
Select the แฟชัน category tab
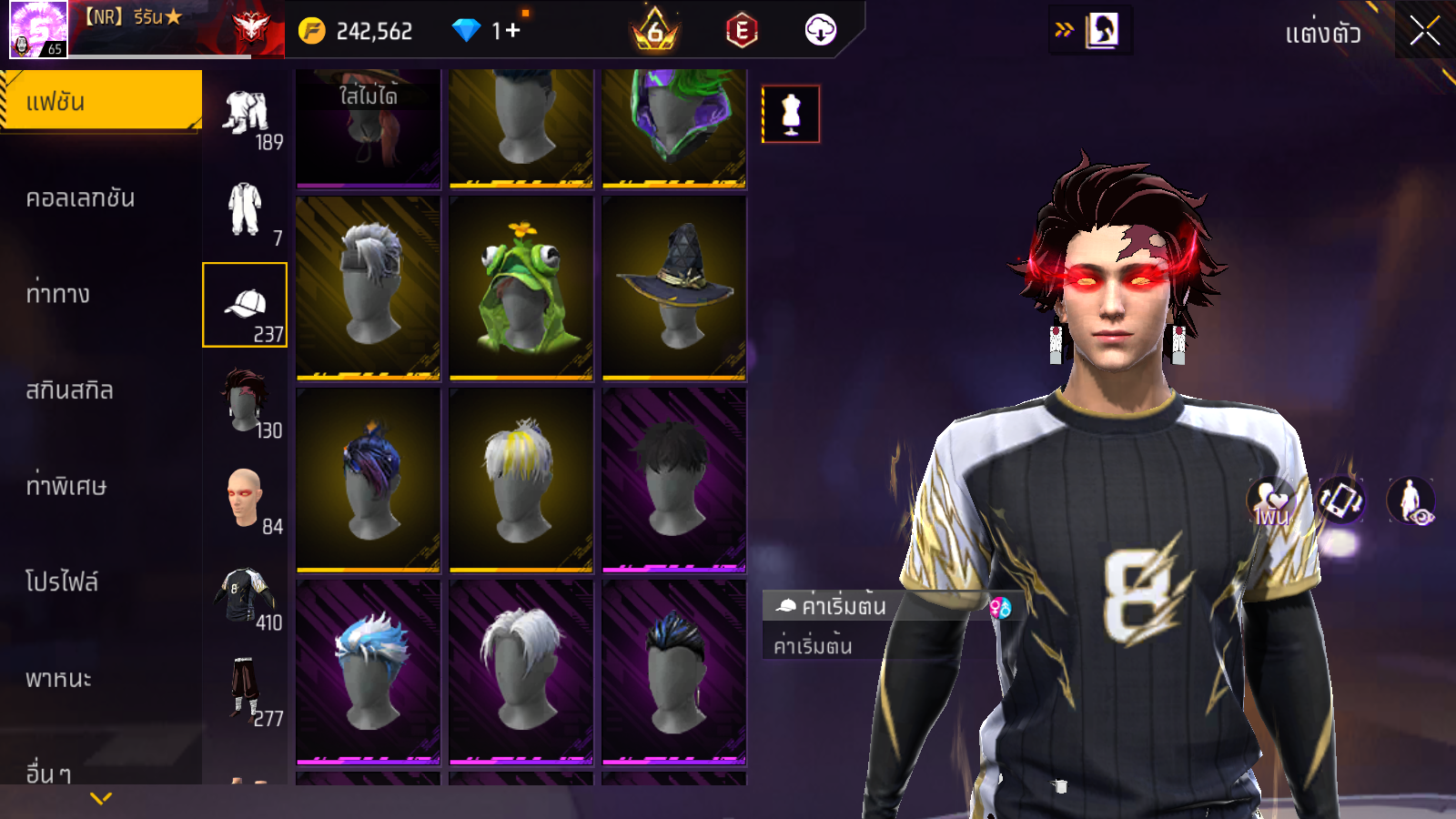coord(100,101)
